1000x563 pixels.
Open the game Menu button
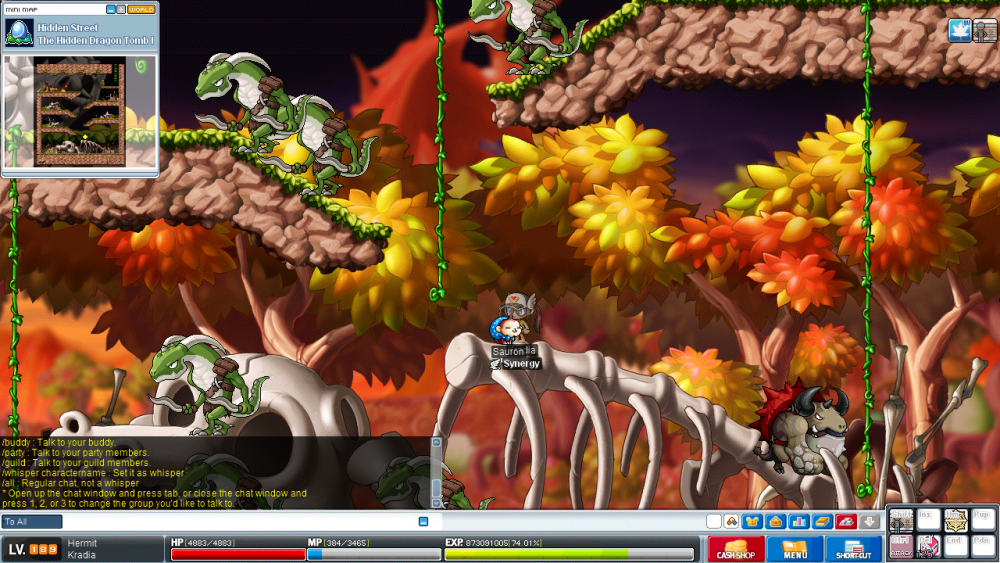796,549
